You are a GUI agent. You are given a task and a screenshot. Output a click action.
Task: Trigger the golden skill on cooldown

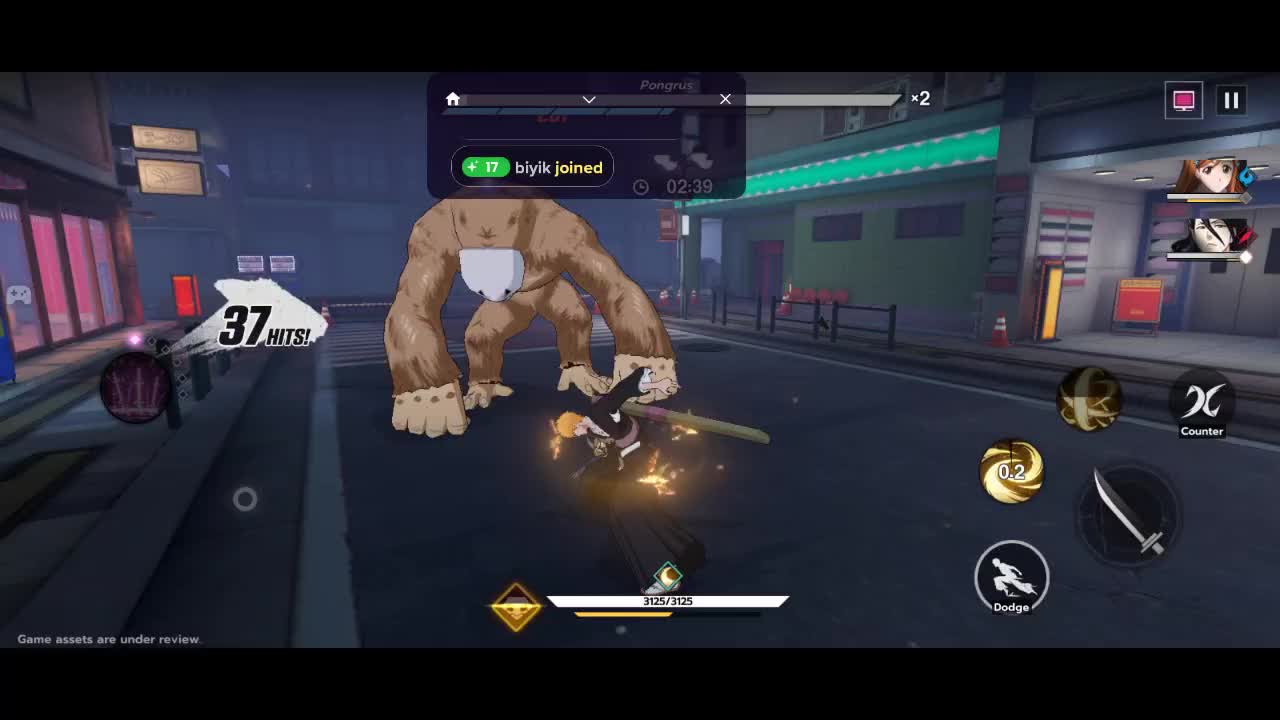(x=1011, y=470)
